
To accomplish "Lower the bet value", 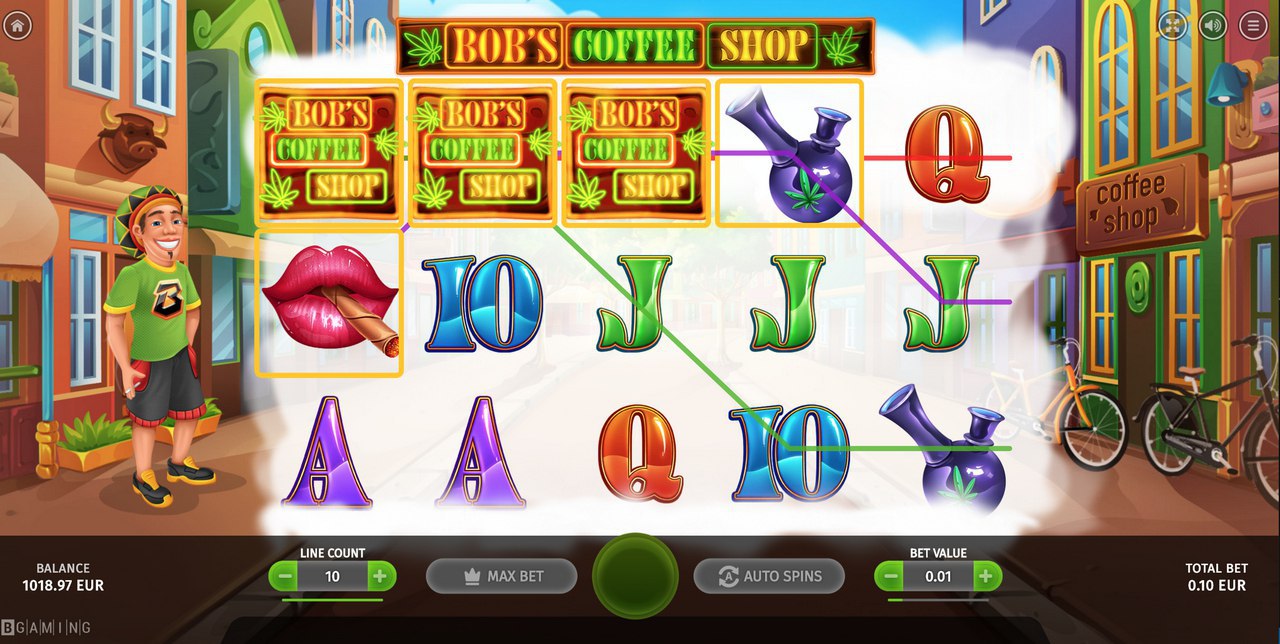I will (890, 576).
